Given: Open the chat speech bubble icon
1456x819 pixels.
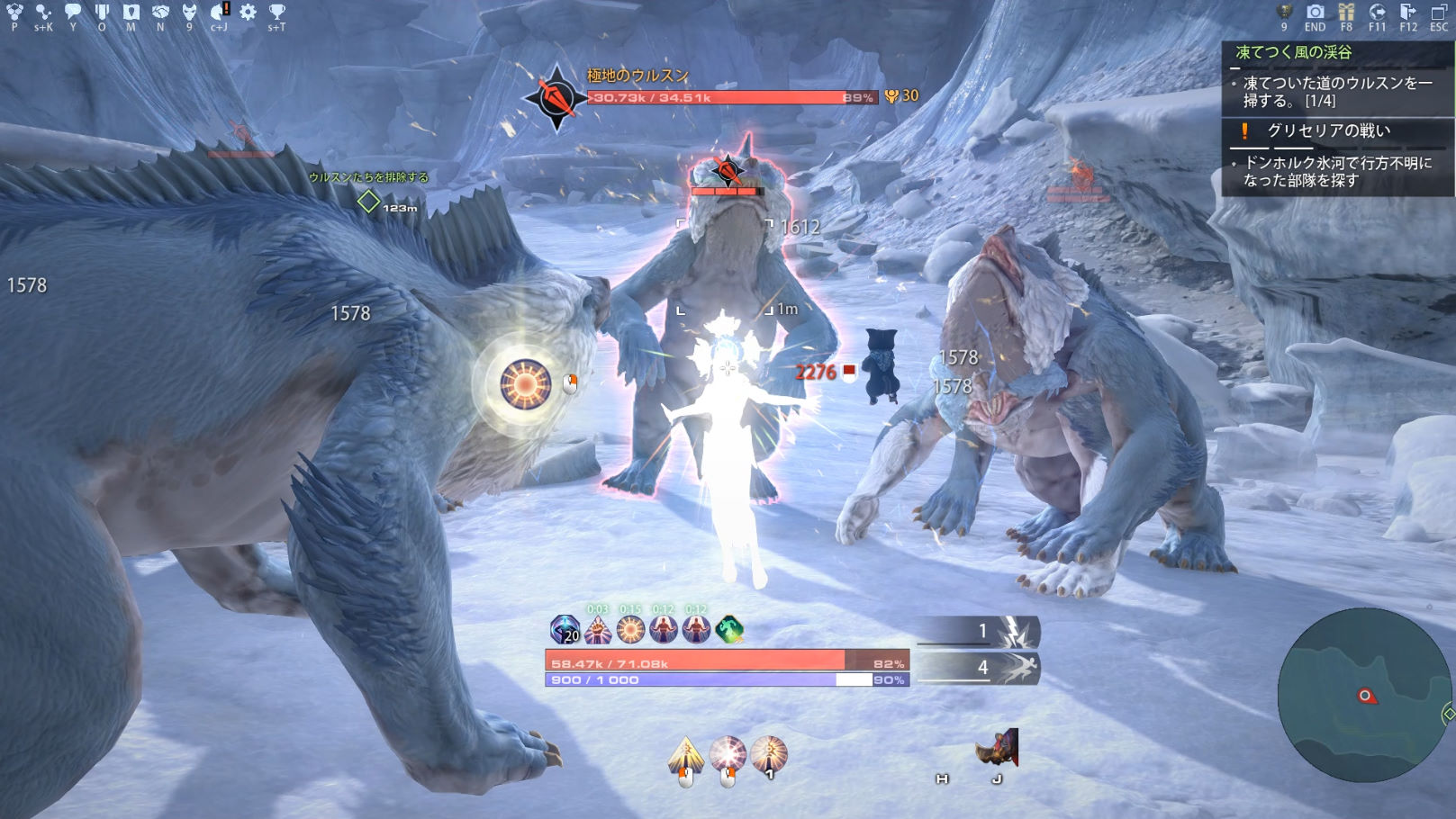Looking at the screenshot, I should (73, 12).
